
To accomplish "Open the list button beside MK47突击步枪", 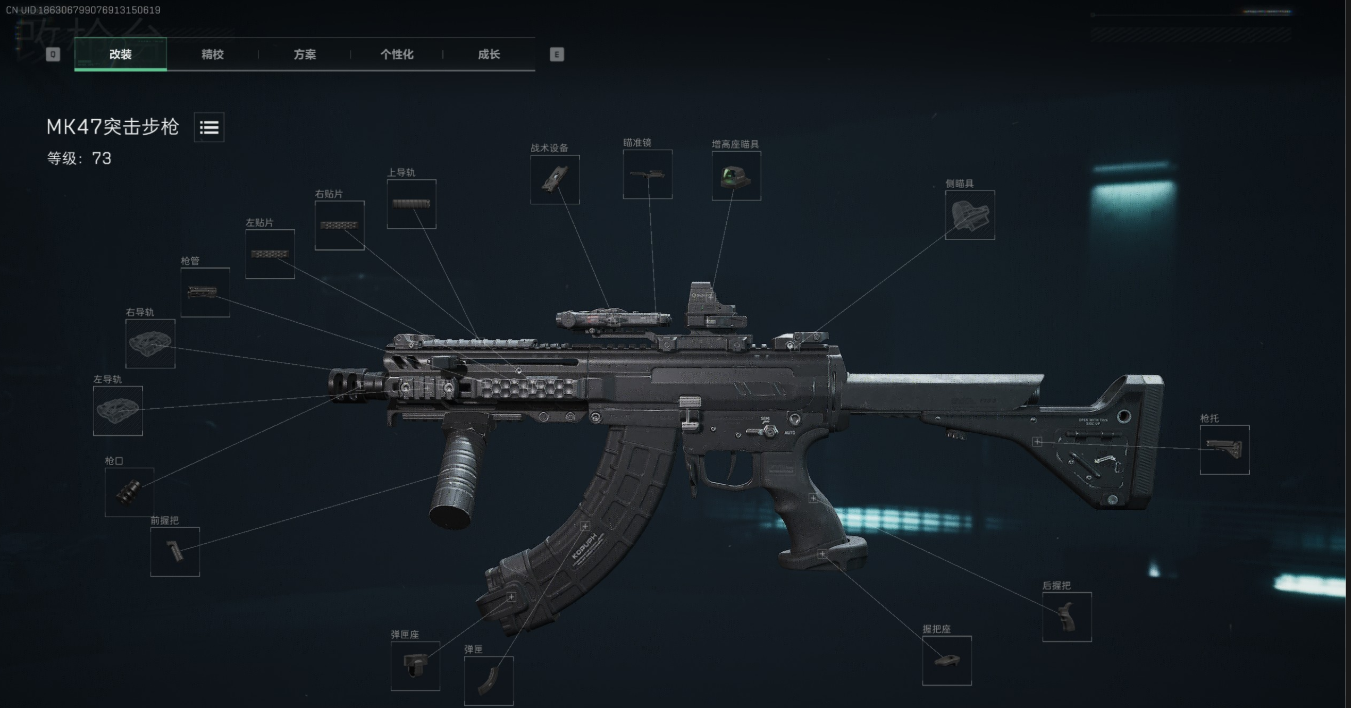I will click(209, 127).
